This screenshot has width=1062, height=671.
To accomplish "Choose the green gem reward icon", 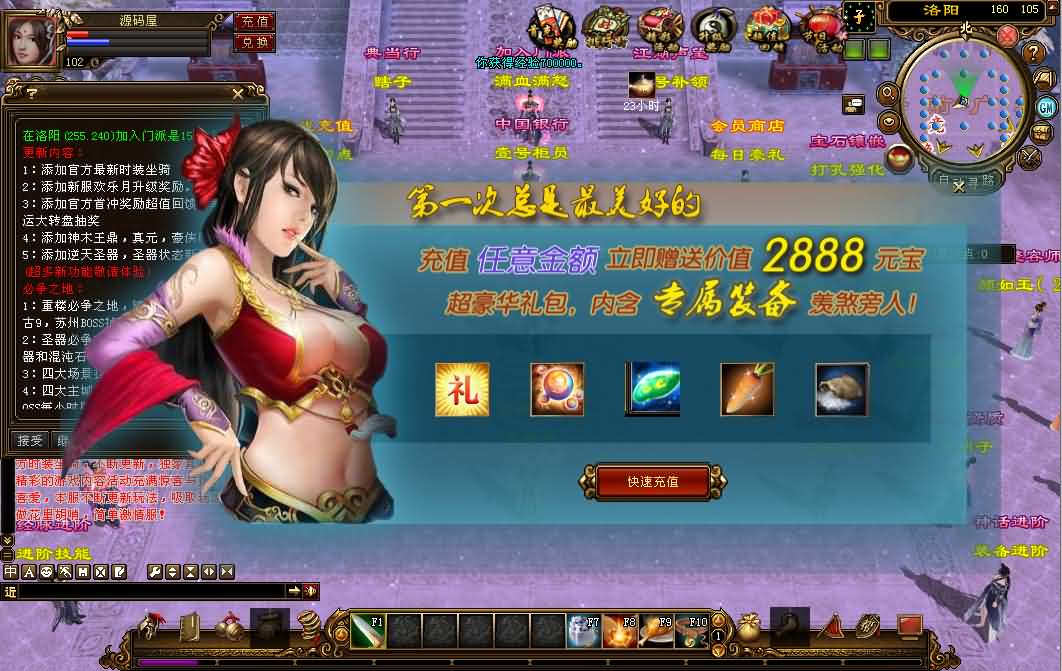I will click(652, 389).
